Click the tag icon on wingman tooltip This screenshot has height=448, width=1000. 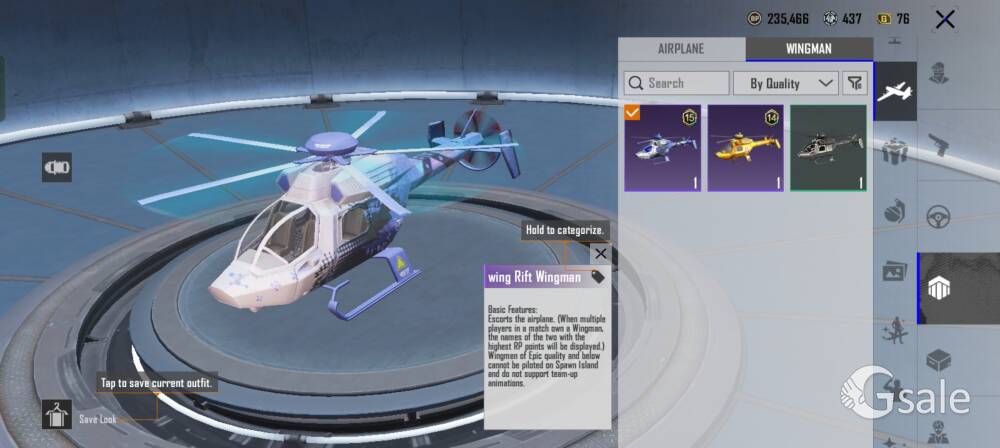(598, 277)
